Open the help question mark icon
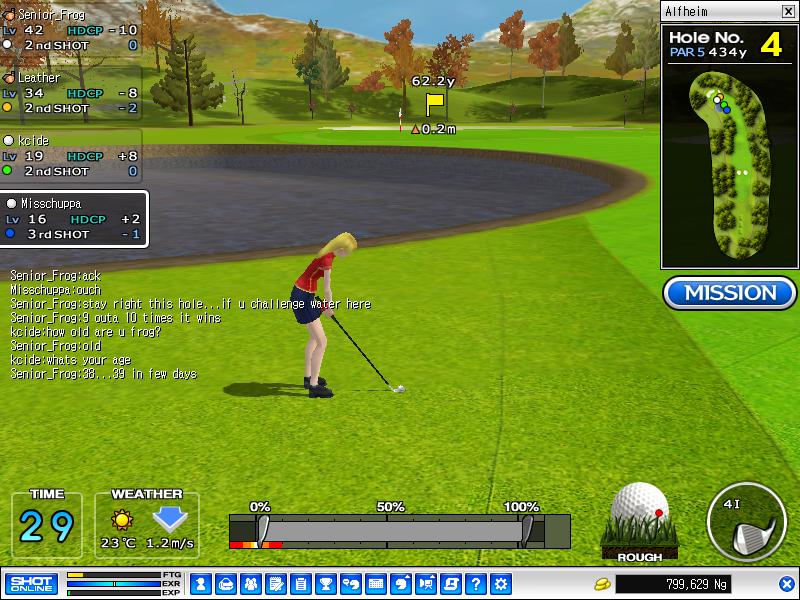Viewport: 800px width, 600px height. [476, 584]
